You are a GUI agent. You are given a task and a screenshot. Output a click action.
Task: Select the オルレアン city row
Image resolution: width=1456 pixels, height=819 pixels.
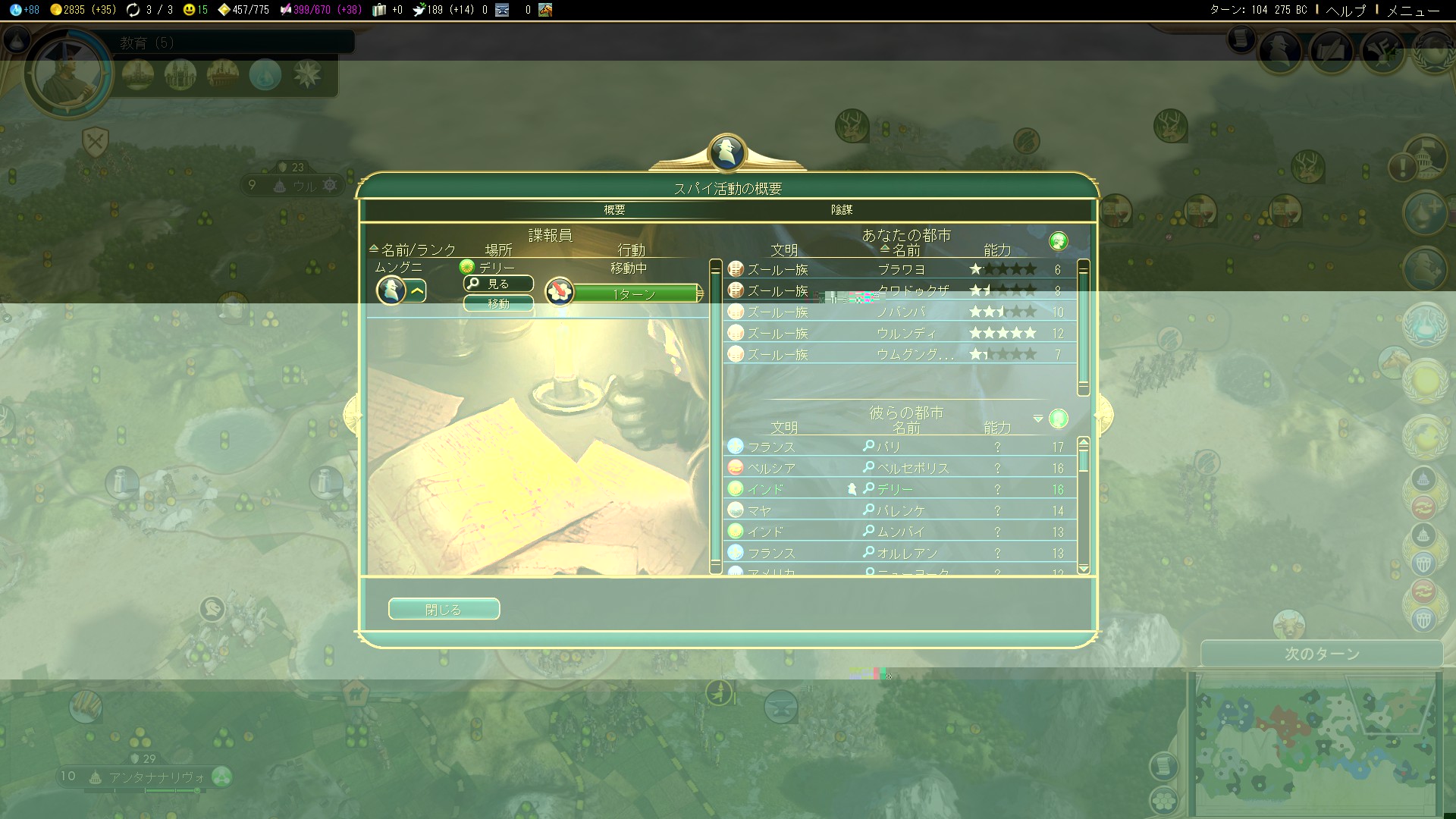(900, 553)
